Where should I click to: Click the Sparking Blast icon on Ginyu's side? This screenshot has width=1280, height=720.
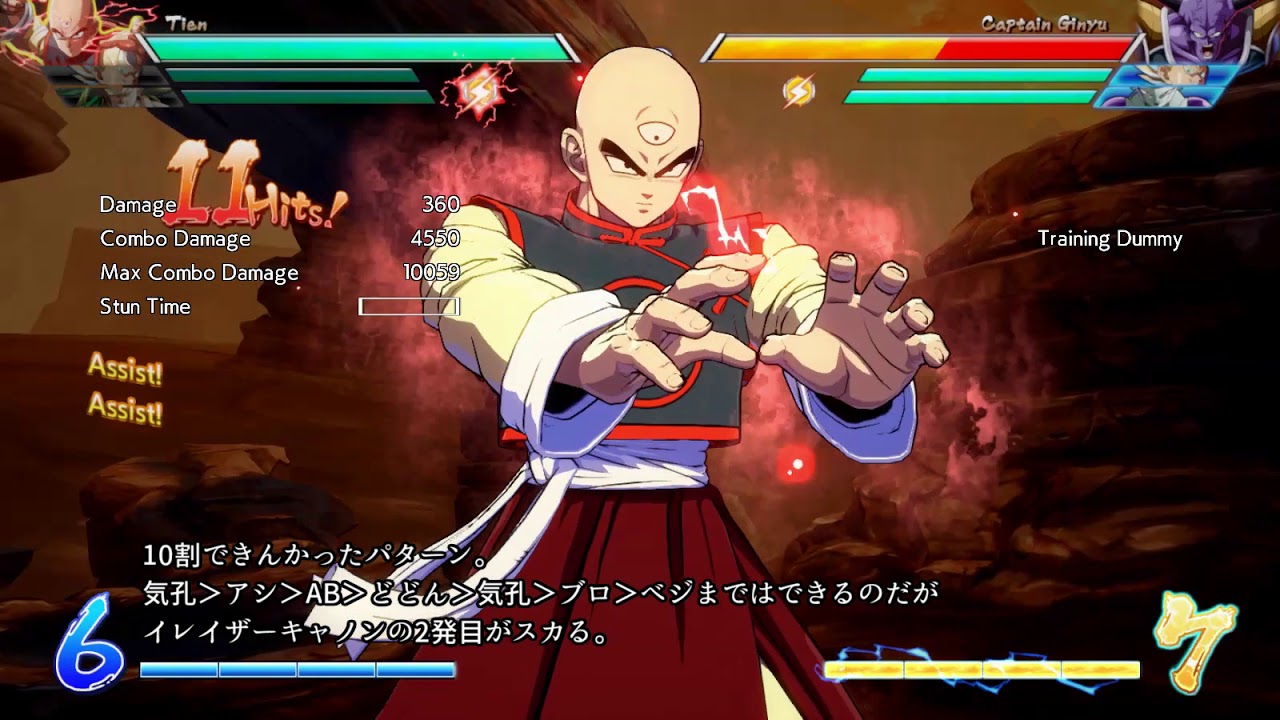800,89
